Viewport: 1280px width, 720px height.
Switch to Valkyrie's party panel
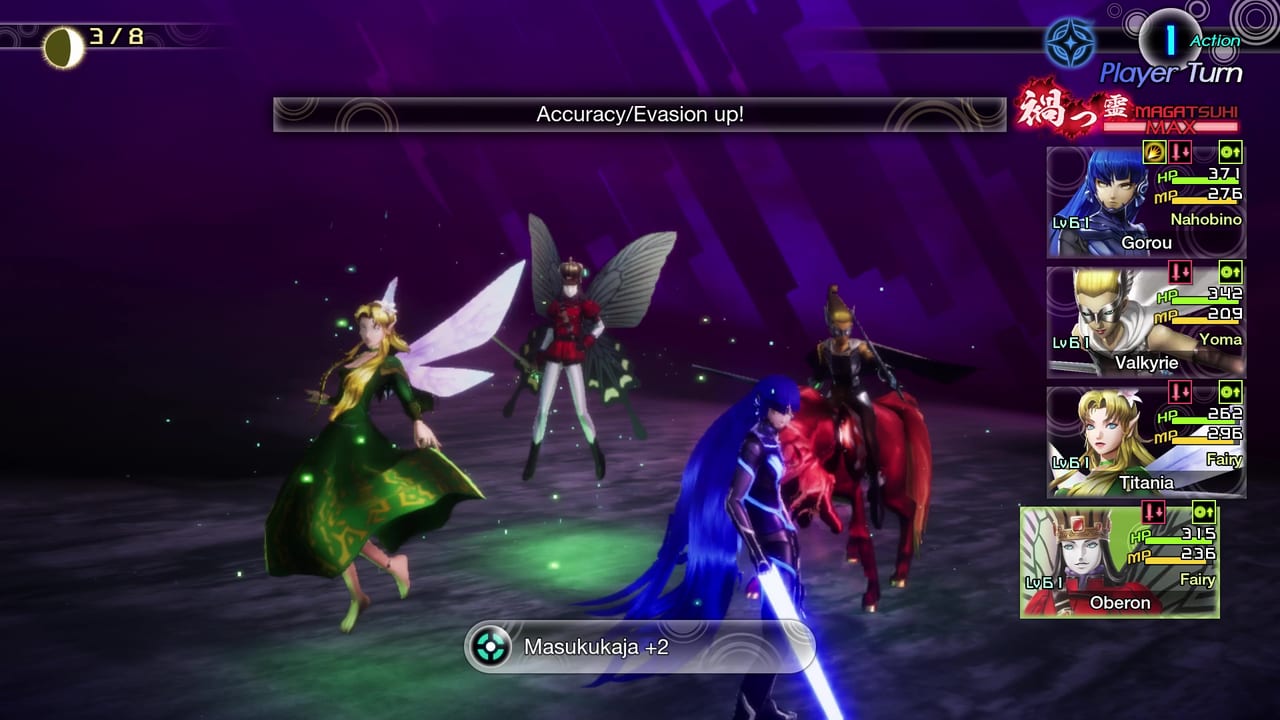(1145, 320)
